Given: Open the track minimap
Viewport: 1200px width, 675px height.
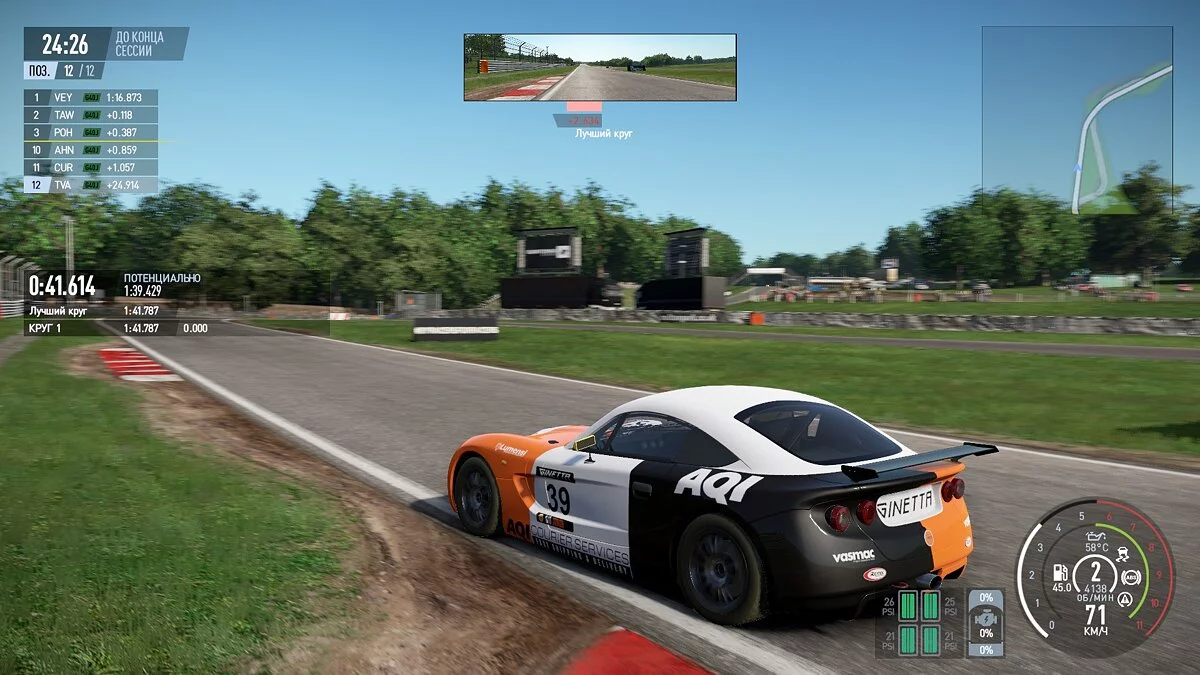Looking at the screenshot, I should pyautogui.click(x=1076, y=120).
